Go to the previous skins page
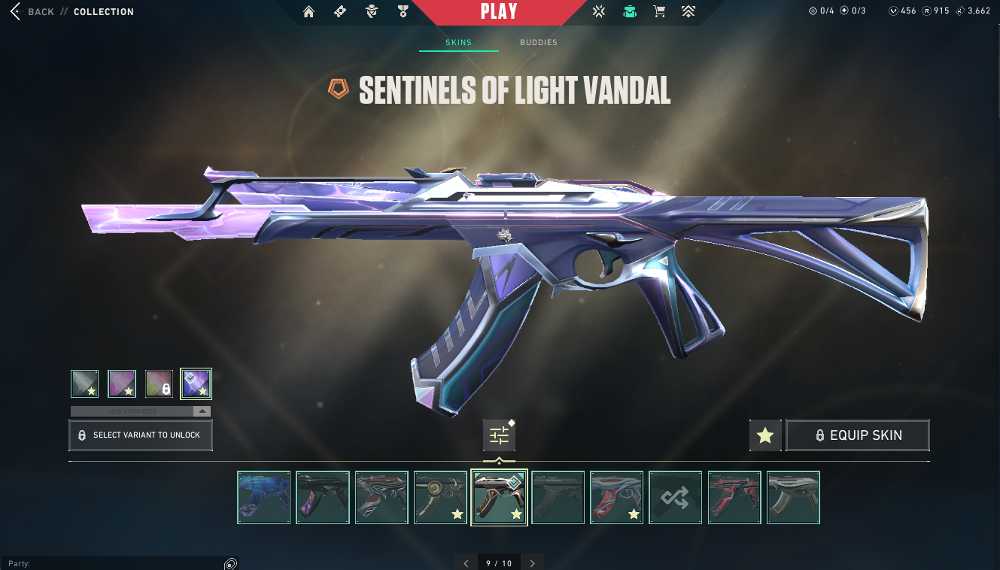This screenshot has height=570, width=1000. 466,563
